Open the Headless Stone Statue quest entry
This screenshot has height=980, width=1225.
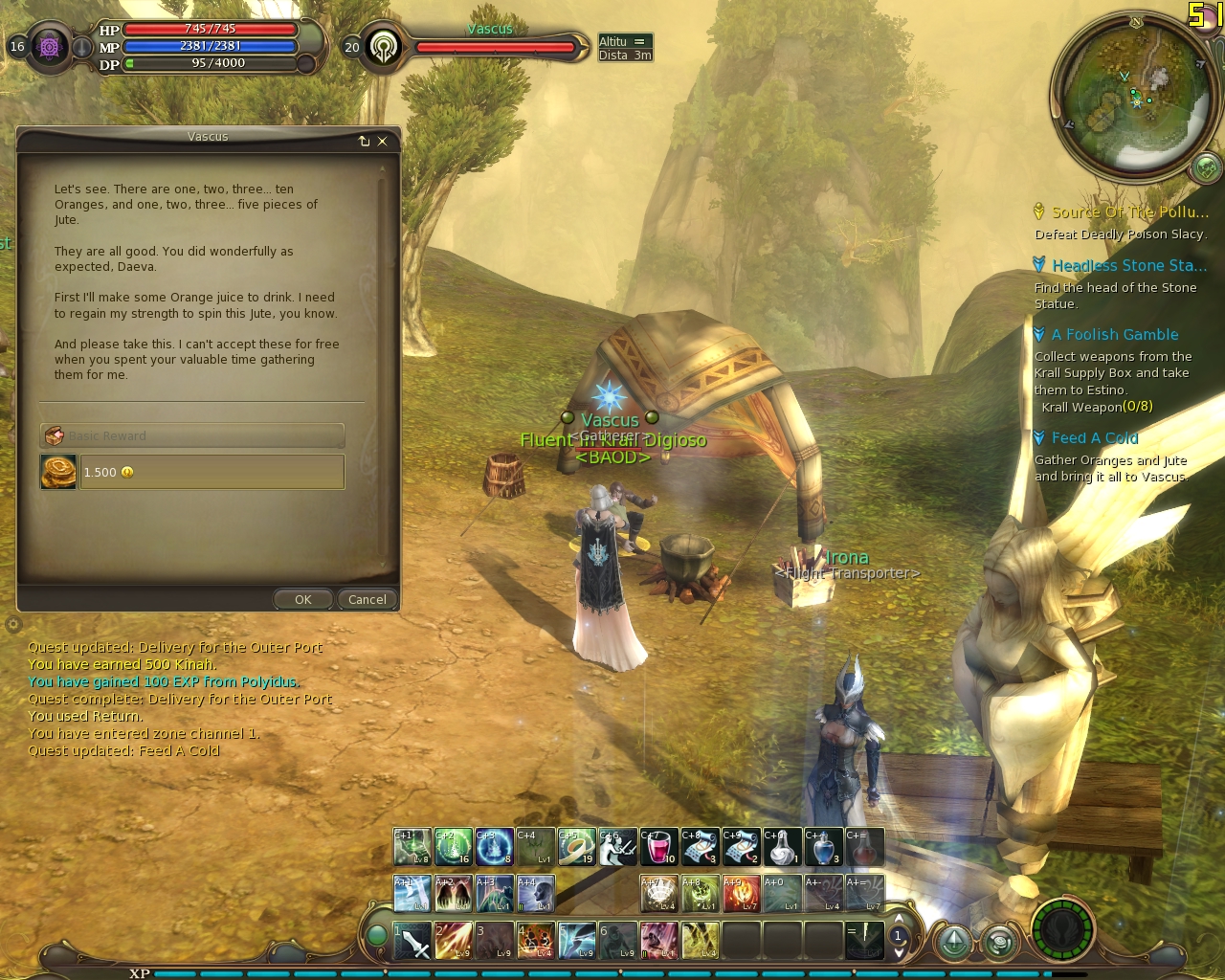(1128, 266)
